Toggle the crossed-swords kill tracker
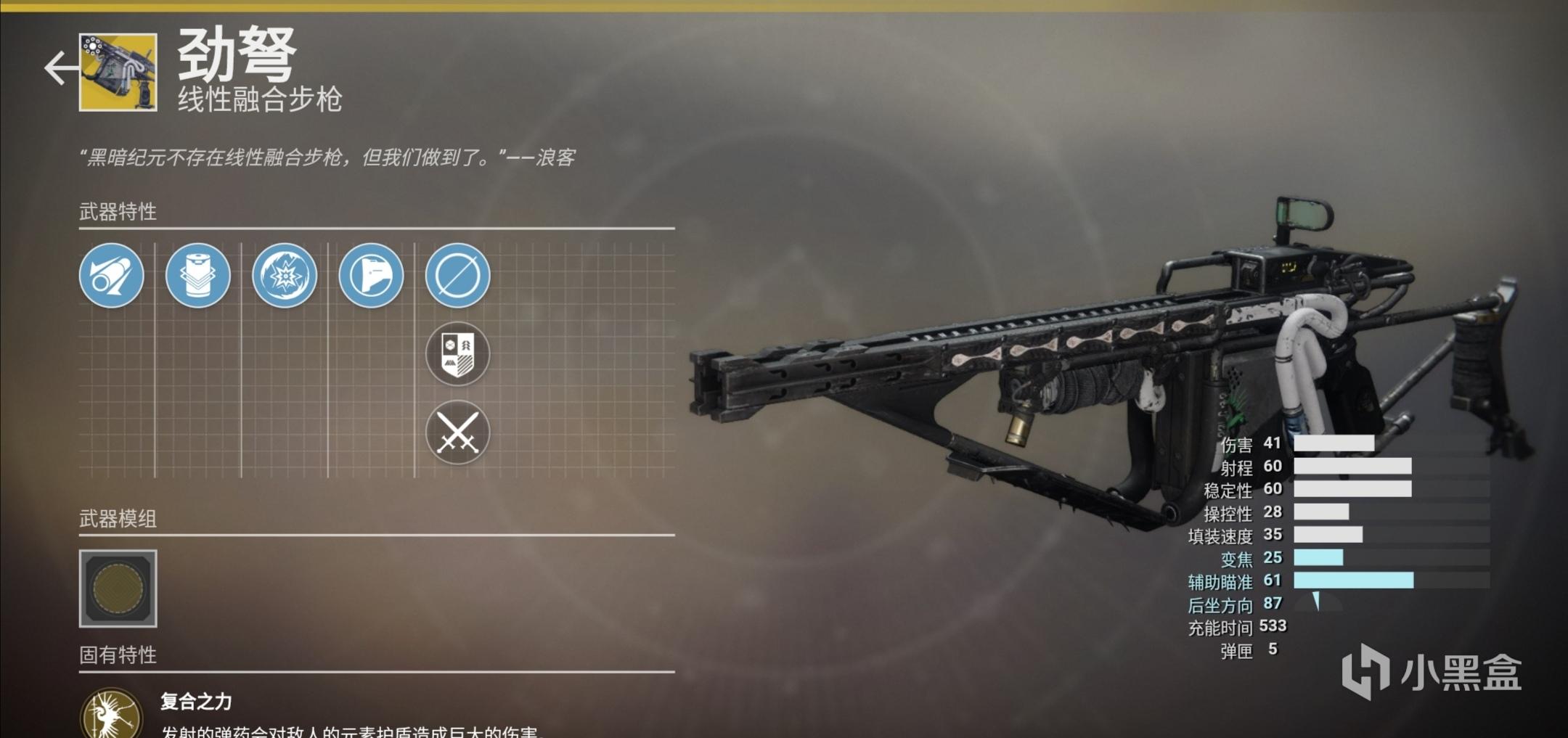 click(x=457, y=431)
